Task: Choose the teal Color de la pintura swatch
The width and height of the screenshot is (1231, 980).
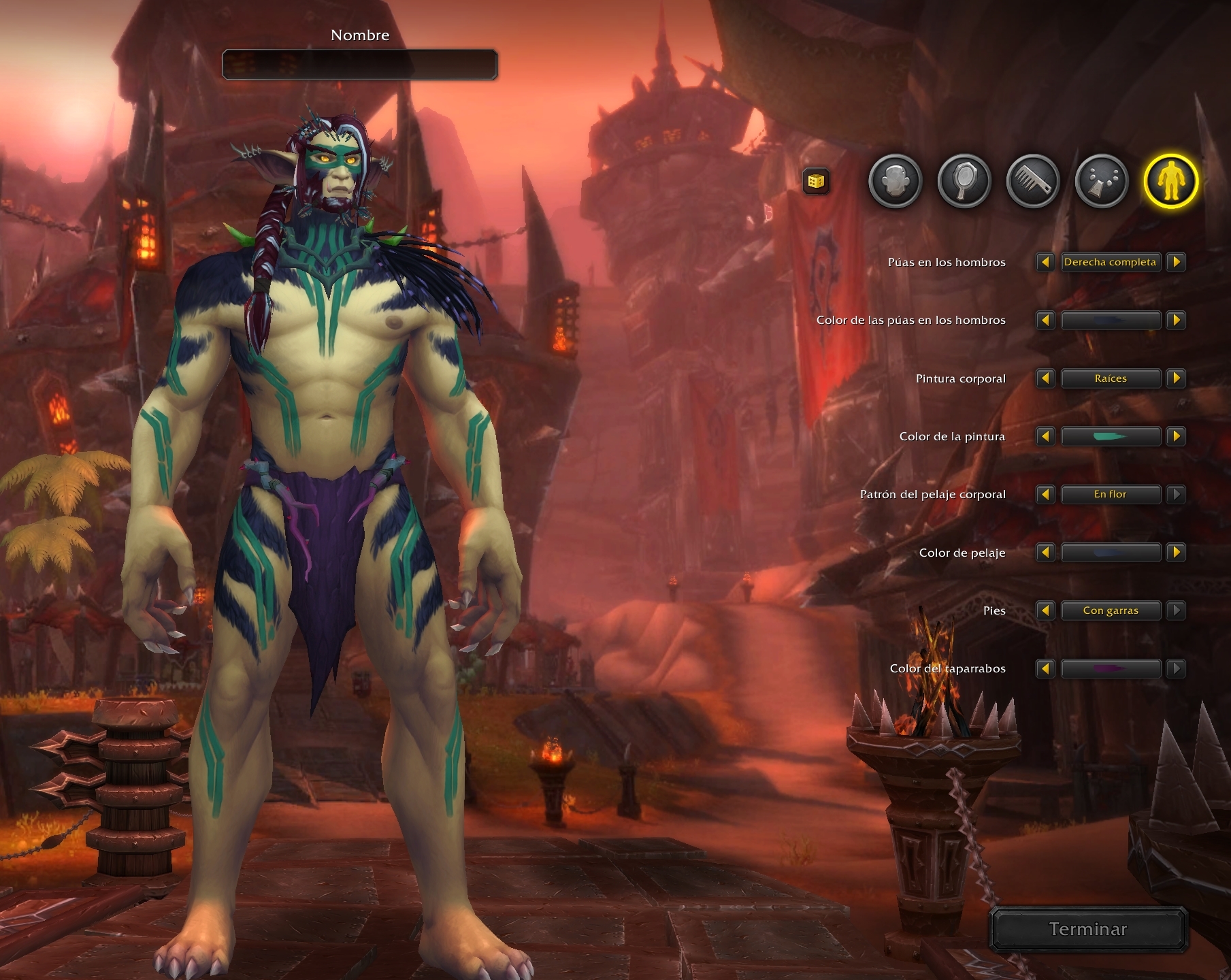Action: [1111, 436]
